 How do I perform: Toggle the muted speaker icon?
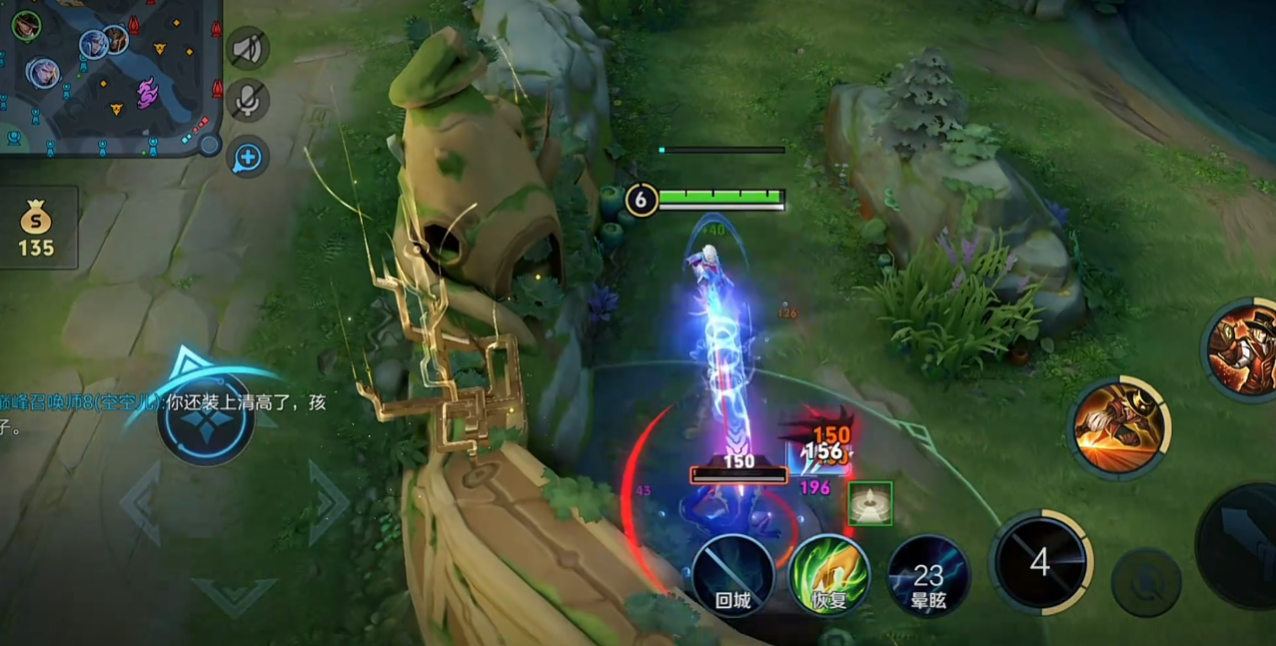pos(247,48)
